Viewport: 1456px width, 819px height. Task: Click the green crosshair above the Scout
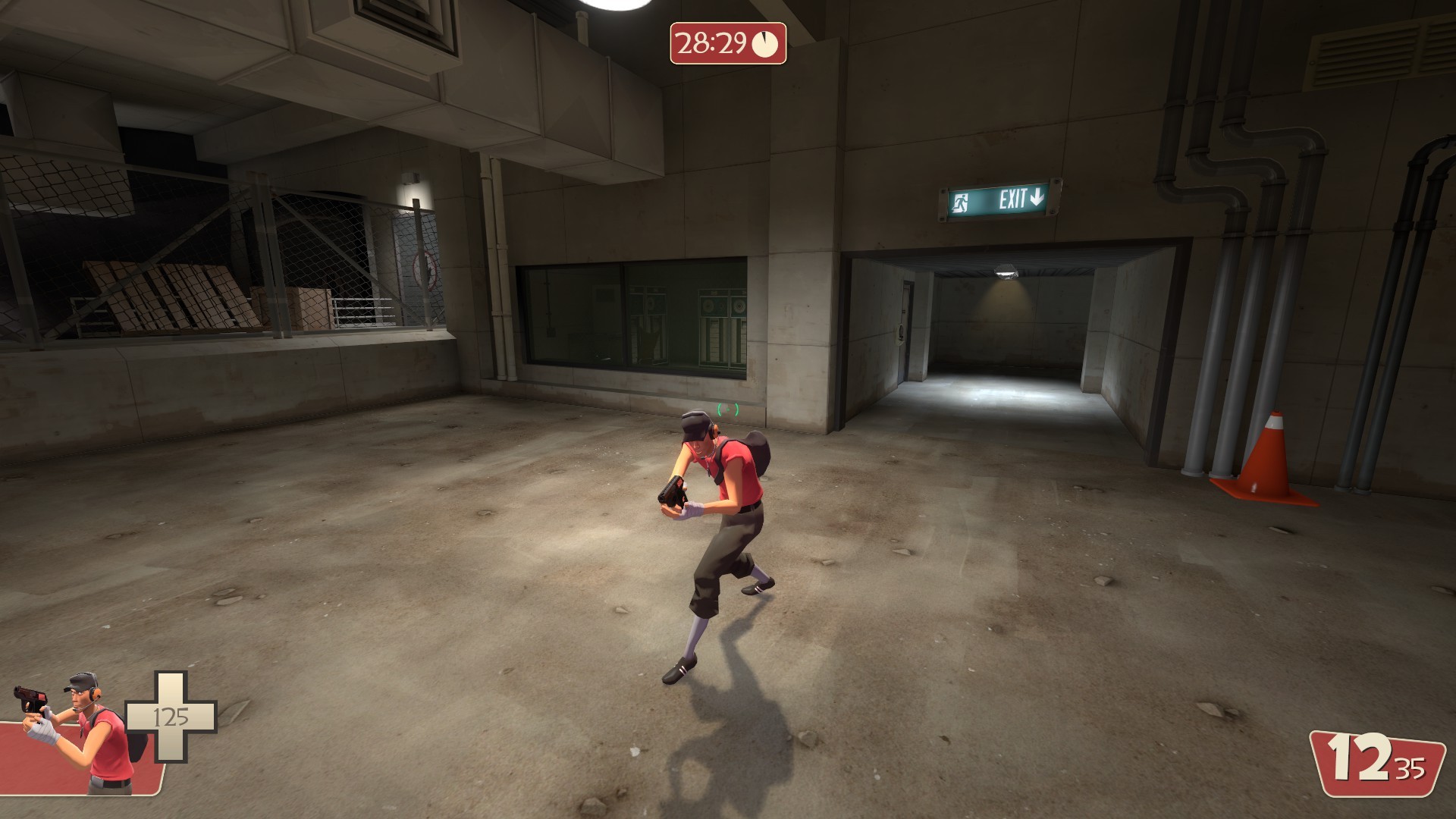pos(726,410)
